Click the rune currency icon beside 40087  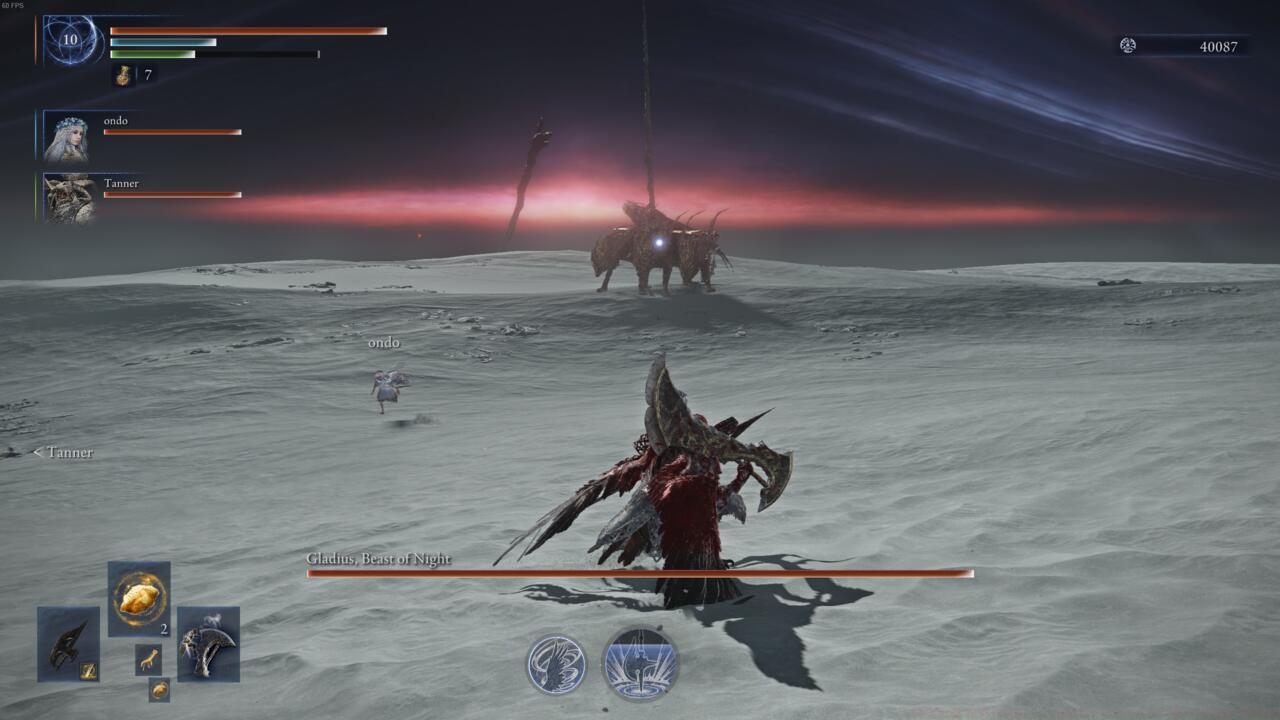1127,46
